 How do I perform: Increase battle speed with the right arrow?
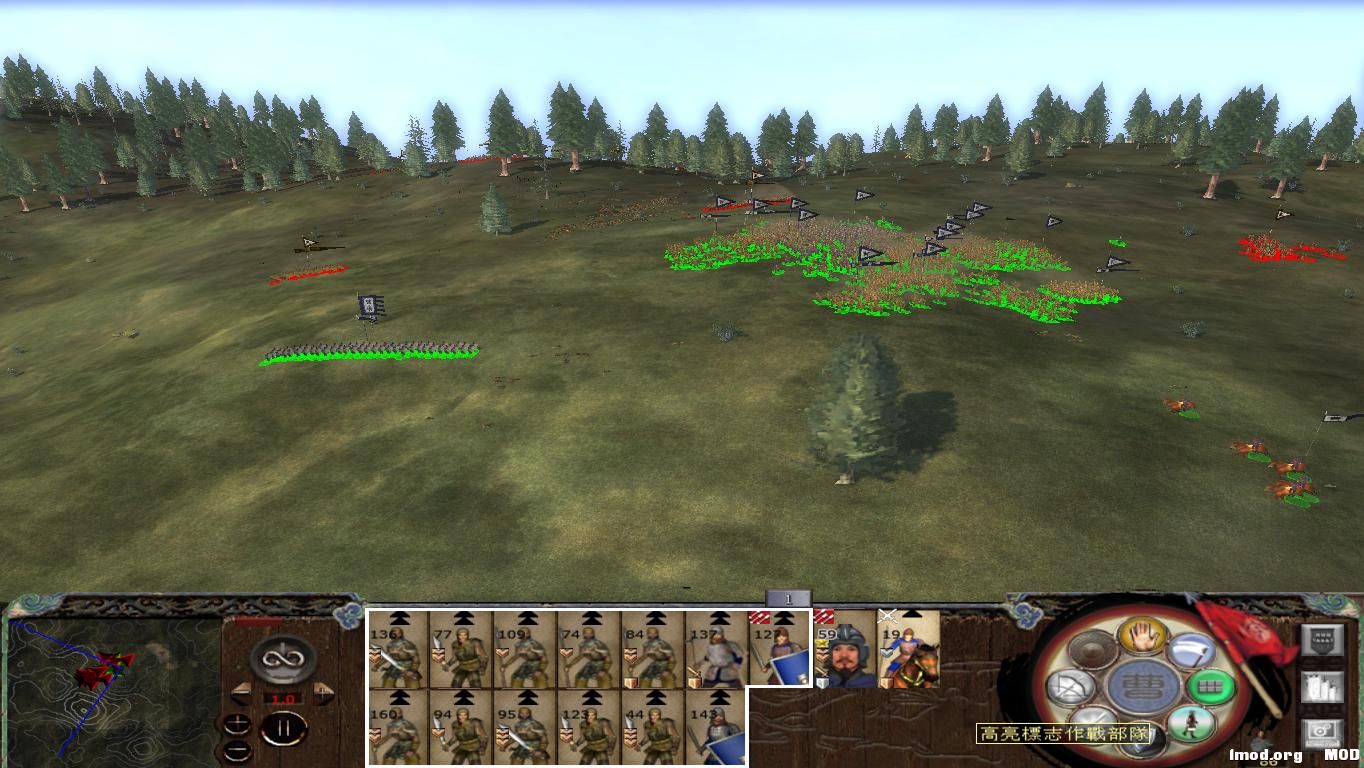pos(321,691)
